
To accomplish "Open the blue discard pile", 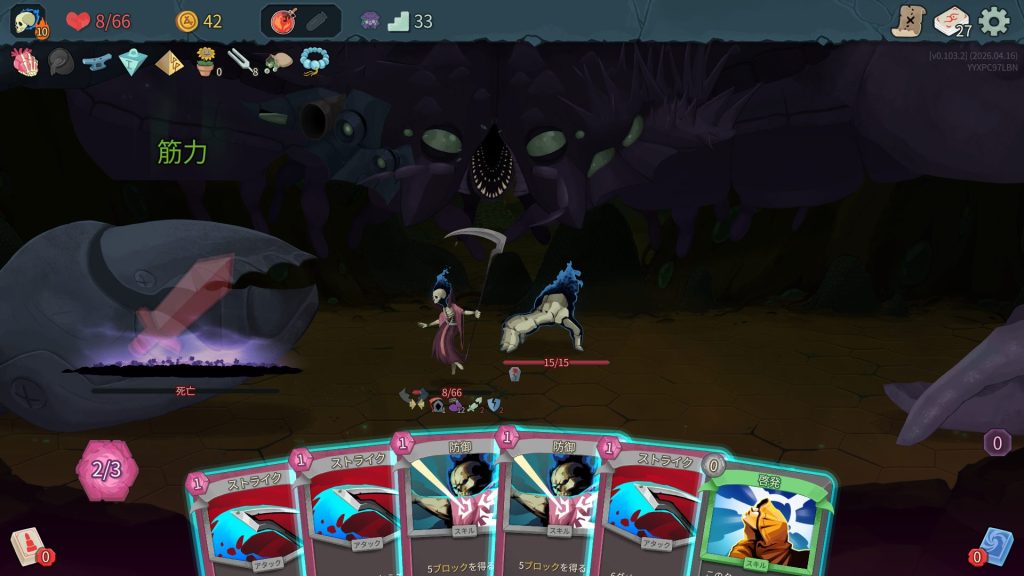I will click(996, 546).
